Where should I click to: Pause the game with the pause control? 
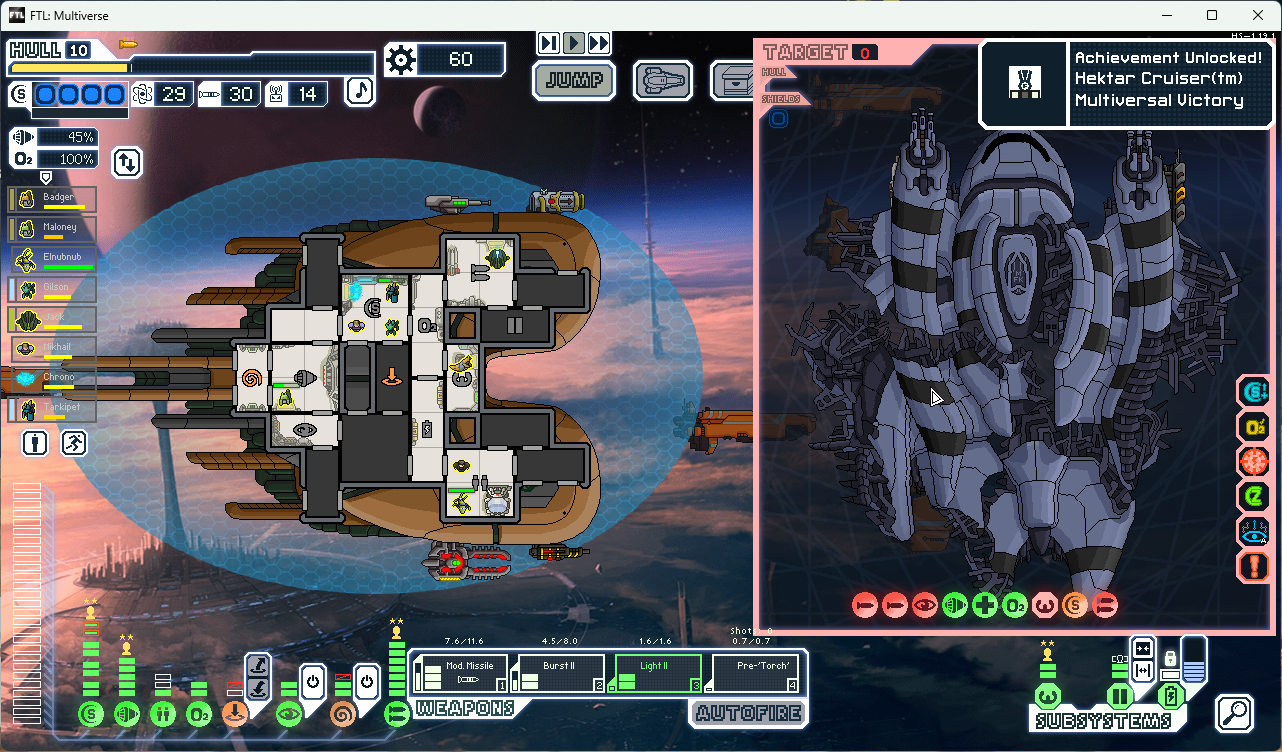click(548, 43)
